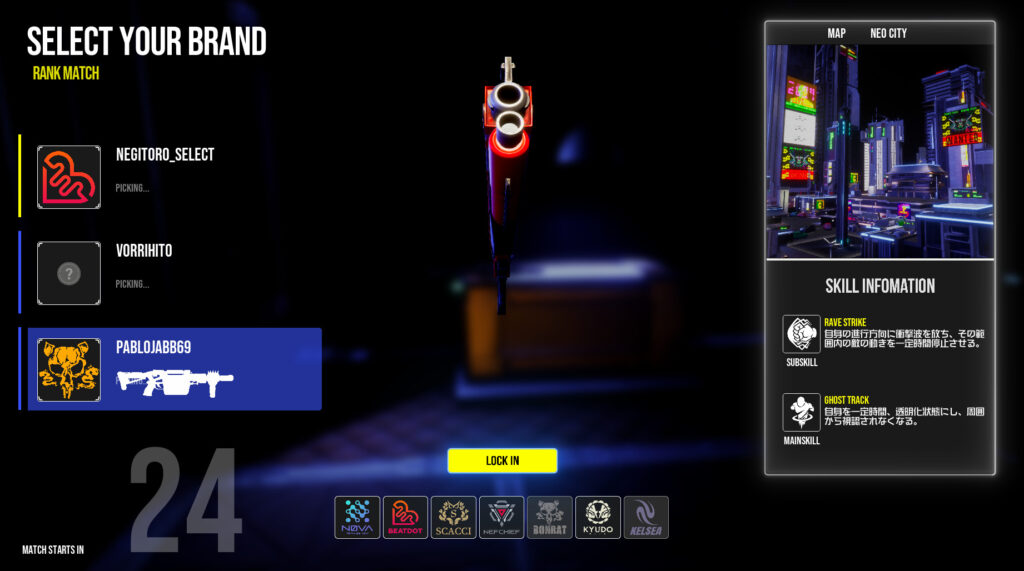Click the Ghost Track mainskill icon

pos(801,412)
